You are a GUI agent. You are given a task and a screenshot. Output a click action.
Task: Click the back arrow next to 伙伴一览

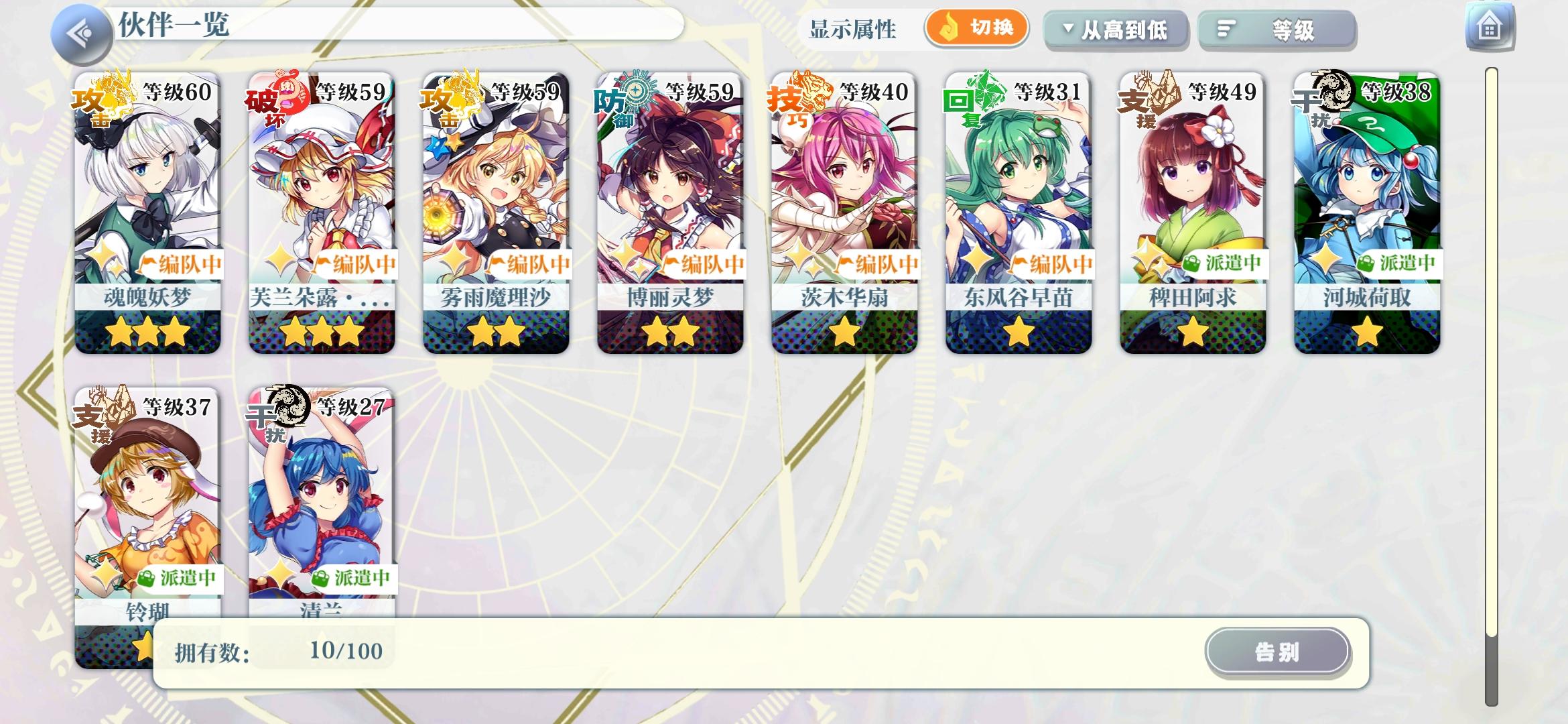tap(80, 30)
